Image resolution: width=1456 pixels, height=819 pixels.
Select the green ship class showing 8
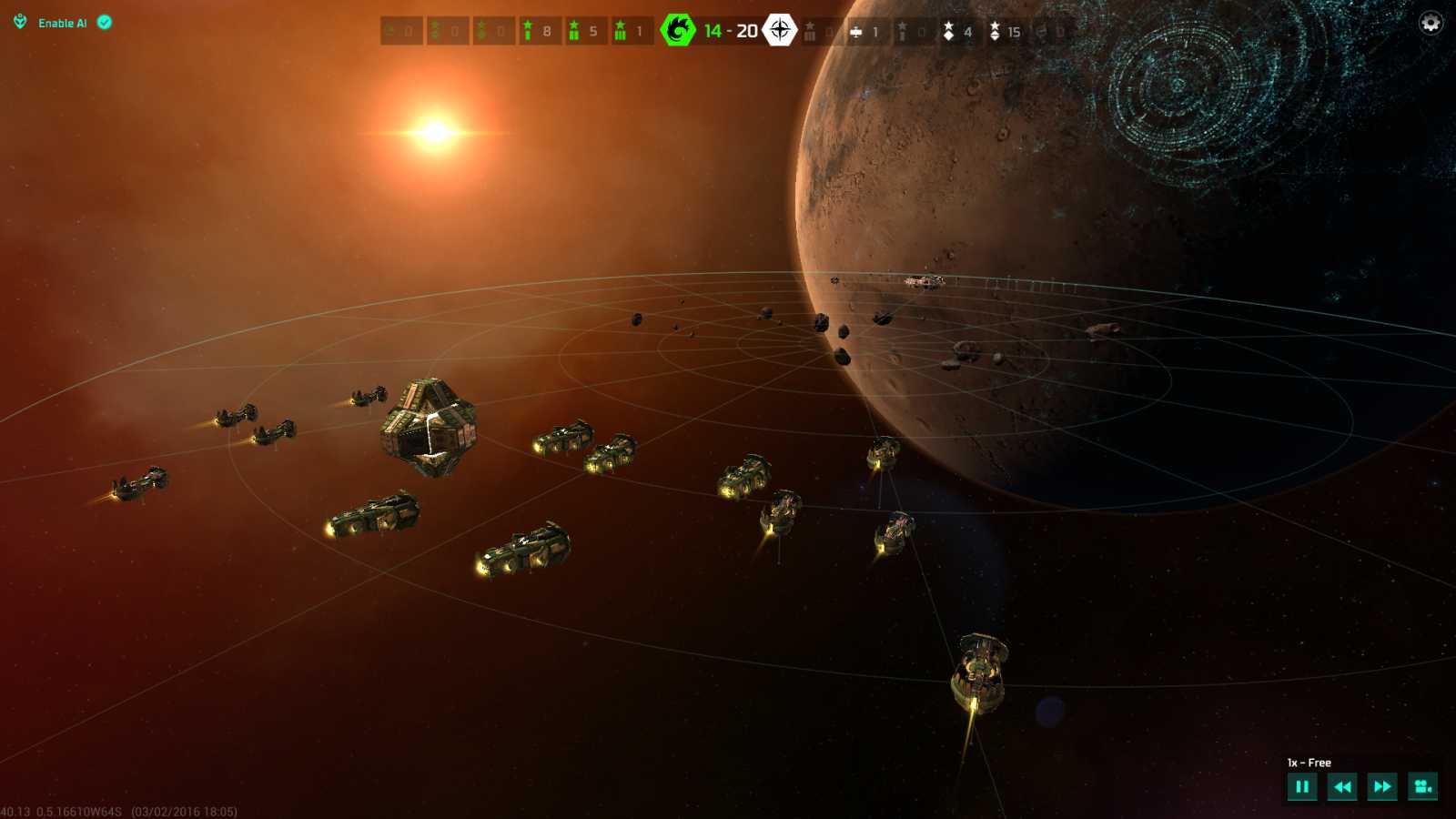coord(537,31)
